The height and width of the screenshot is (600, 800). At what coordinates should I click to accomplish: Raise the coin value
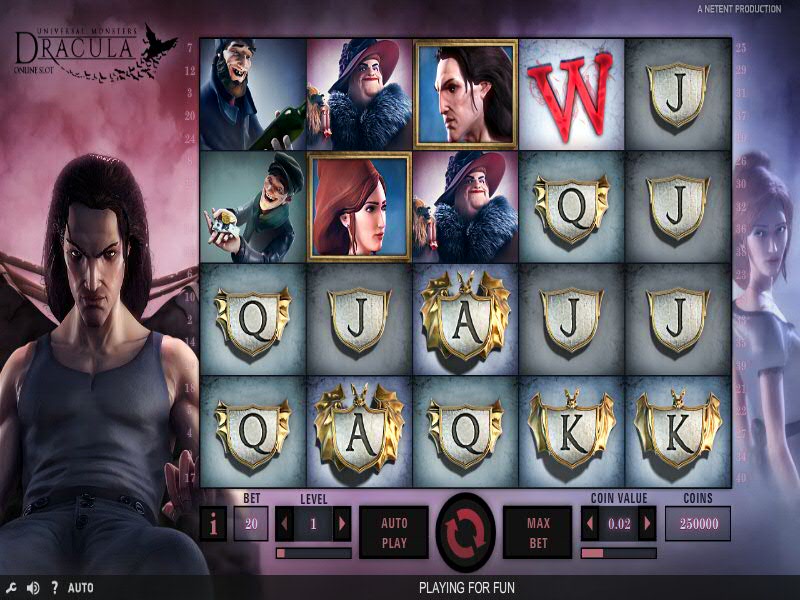pyautogui.click(x=648, y=523)
